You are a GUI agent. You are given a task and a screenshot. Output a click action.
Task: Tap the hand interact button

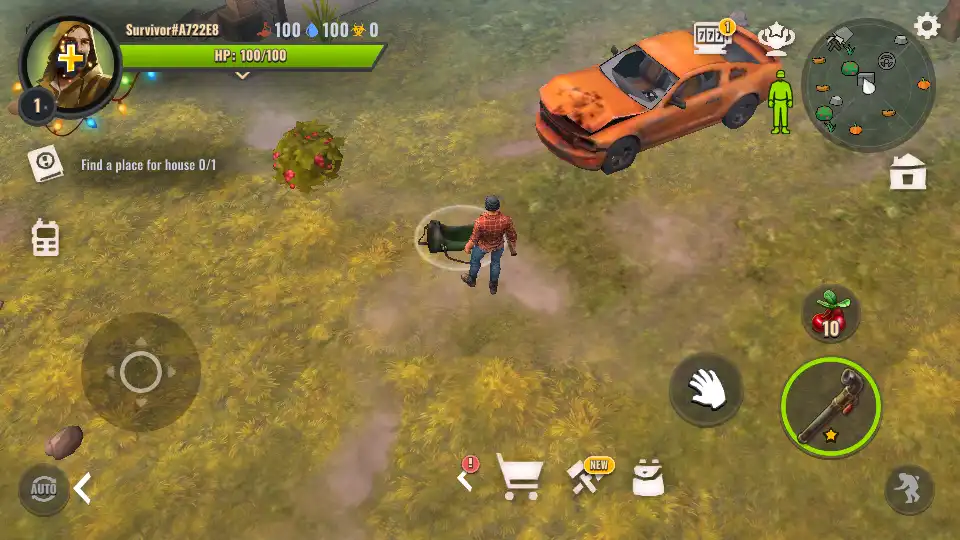tap(706, 388)
